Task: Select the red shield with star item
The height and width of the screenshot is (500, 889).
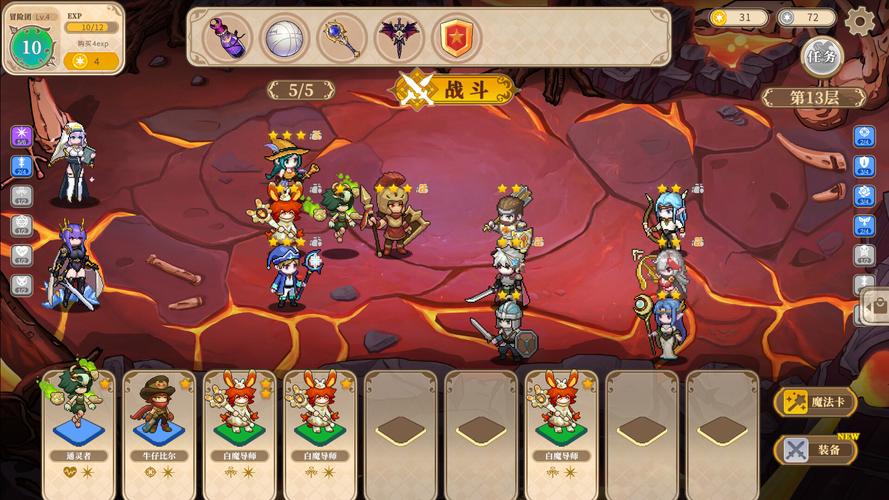Action: pos(456,37)
